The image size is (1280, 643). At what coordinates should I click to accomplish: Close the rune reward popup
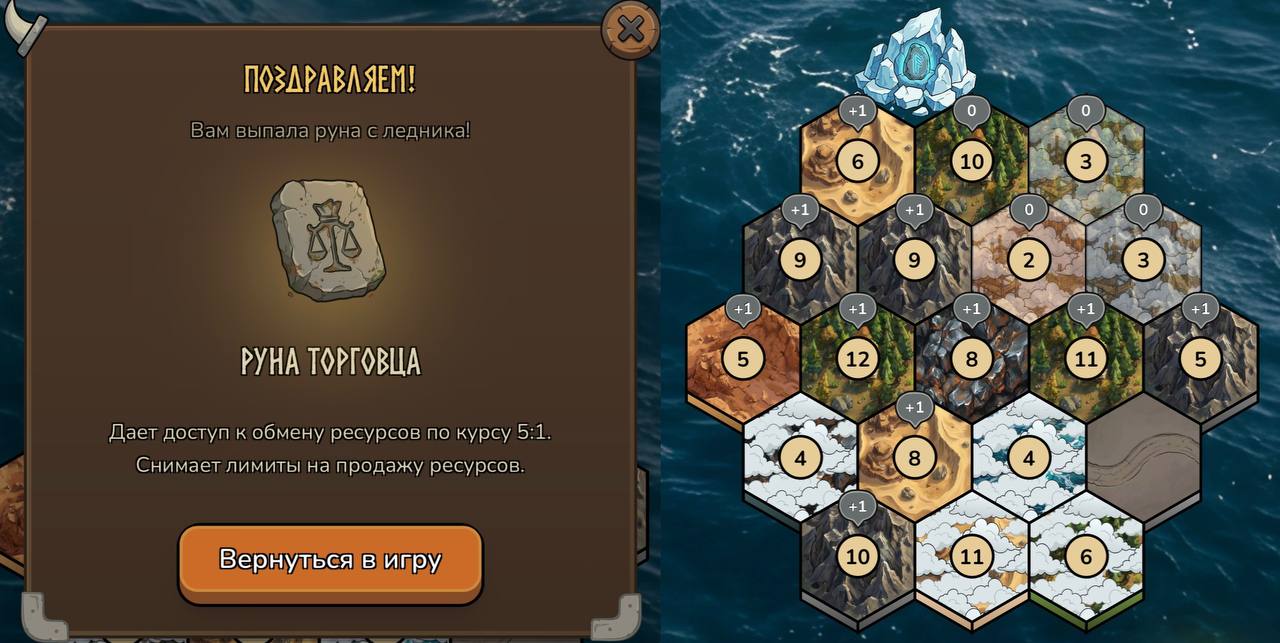[x=630, y=30]
